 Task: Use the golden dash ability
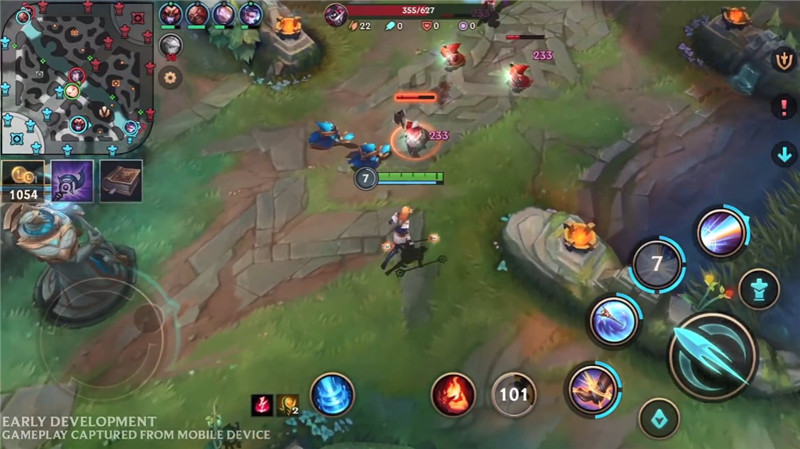tap(593, 390)
